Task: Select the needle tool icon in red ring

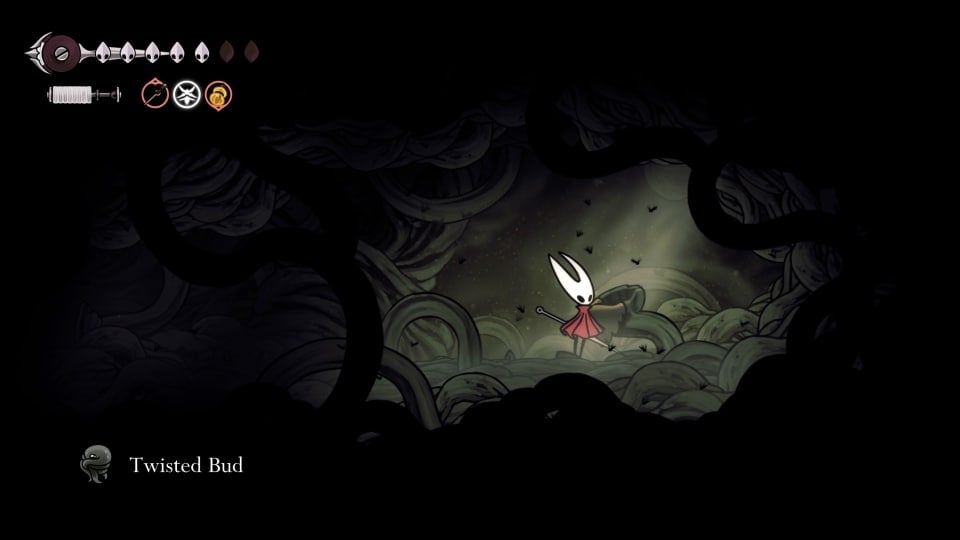Action: click(155, 95)
